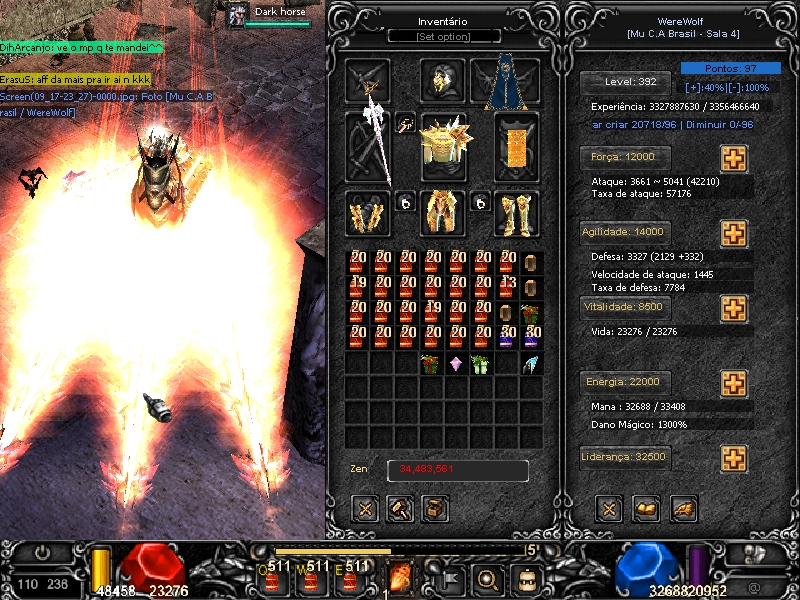
Task: Raise Vitalidade with the plus button
Action: (734, 307)
